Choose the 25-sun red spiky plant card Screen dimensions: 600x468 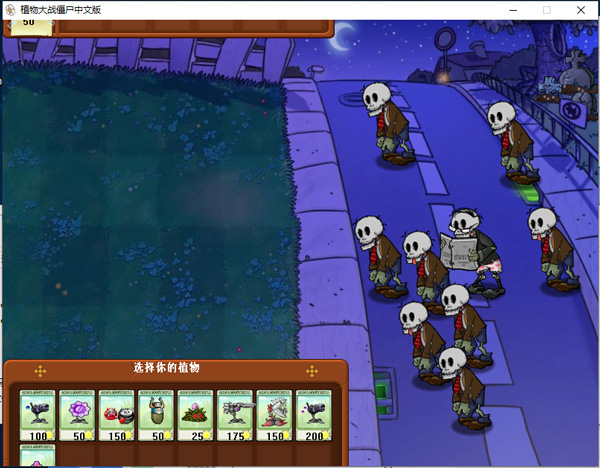tap(196, 415)
